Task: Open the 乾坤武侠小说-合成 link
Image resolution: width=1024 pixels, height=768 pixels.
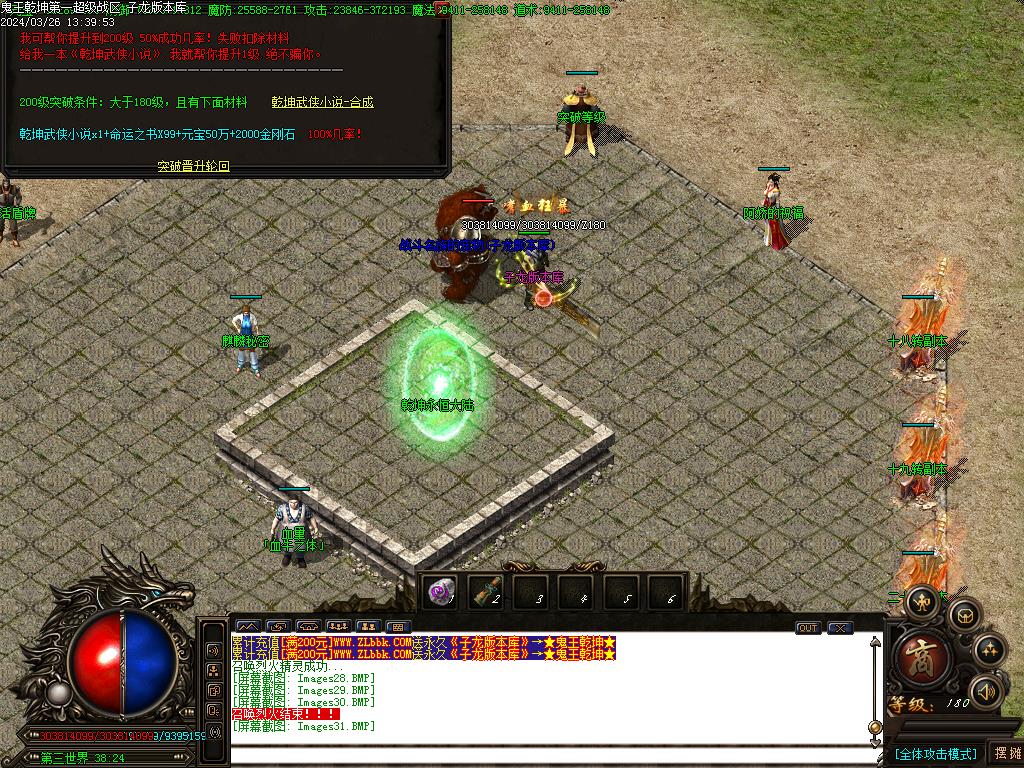Action: click(x=322, y=102)
